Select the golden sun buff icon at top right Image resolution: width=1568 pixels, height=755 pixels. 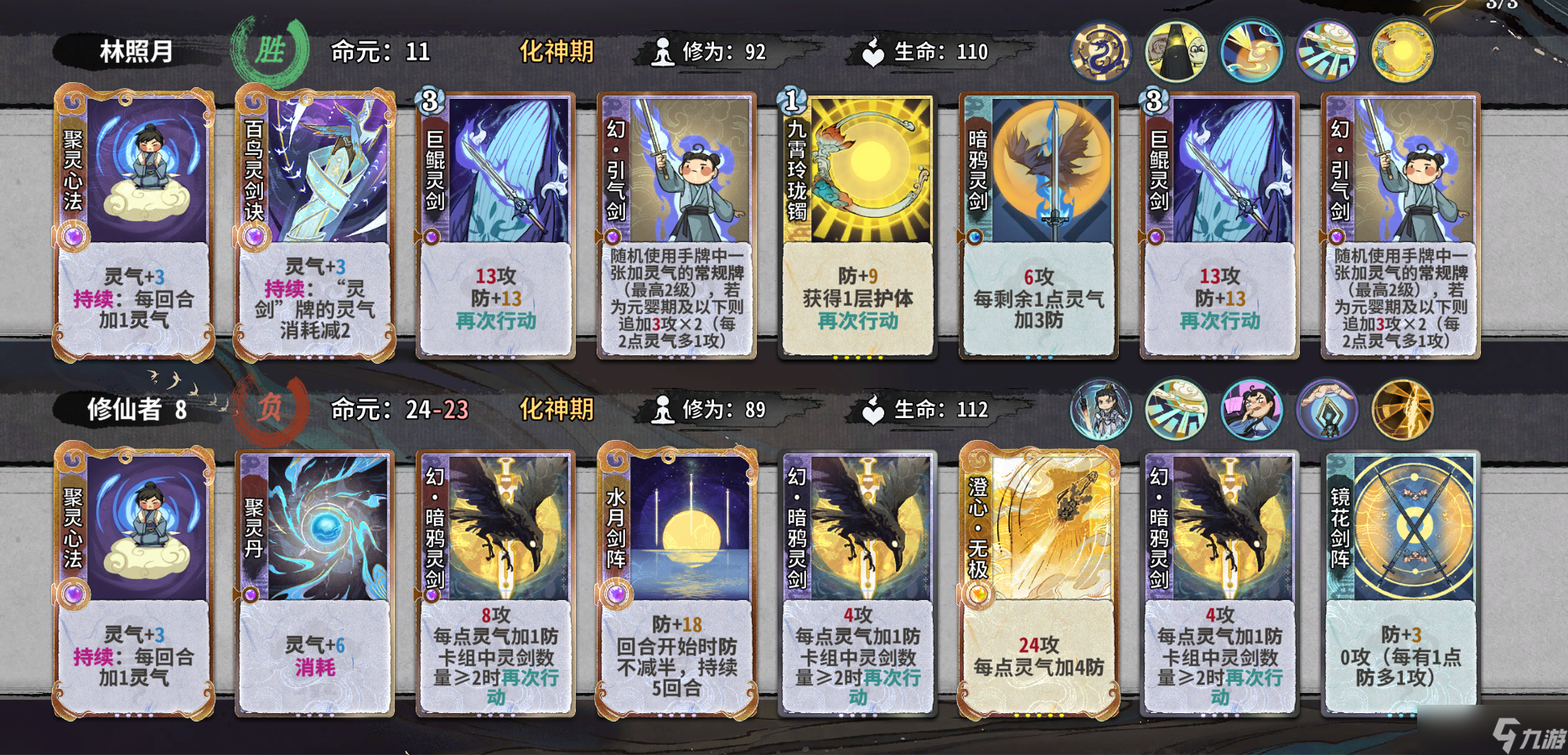coord(1400,50)
